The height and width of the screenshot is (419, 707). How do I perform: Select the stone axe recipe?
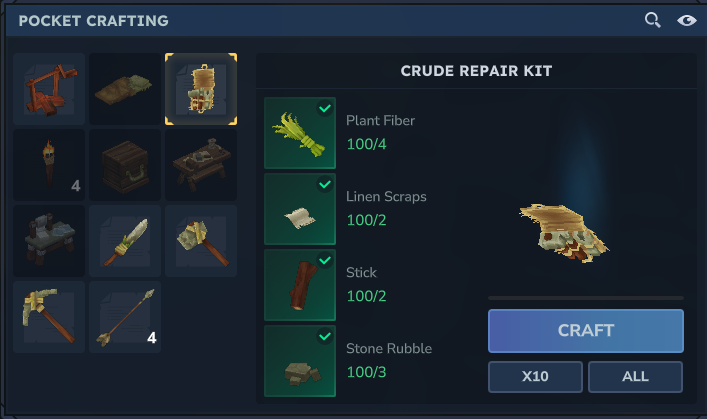pos(201,241)
